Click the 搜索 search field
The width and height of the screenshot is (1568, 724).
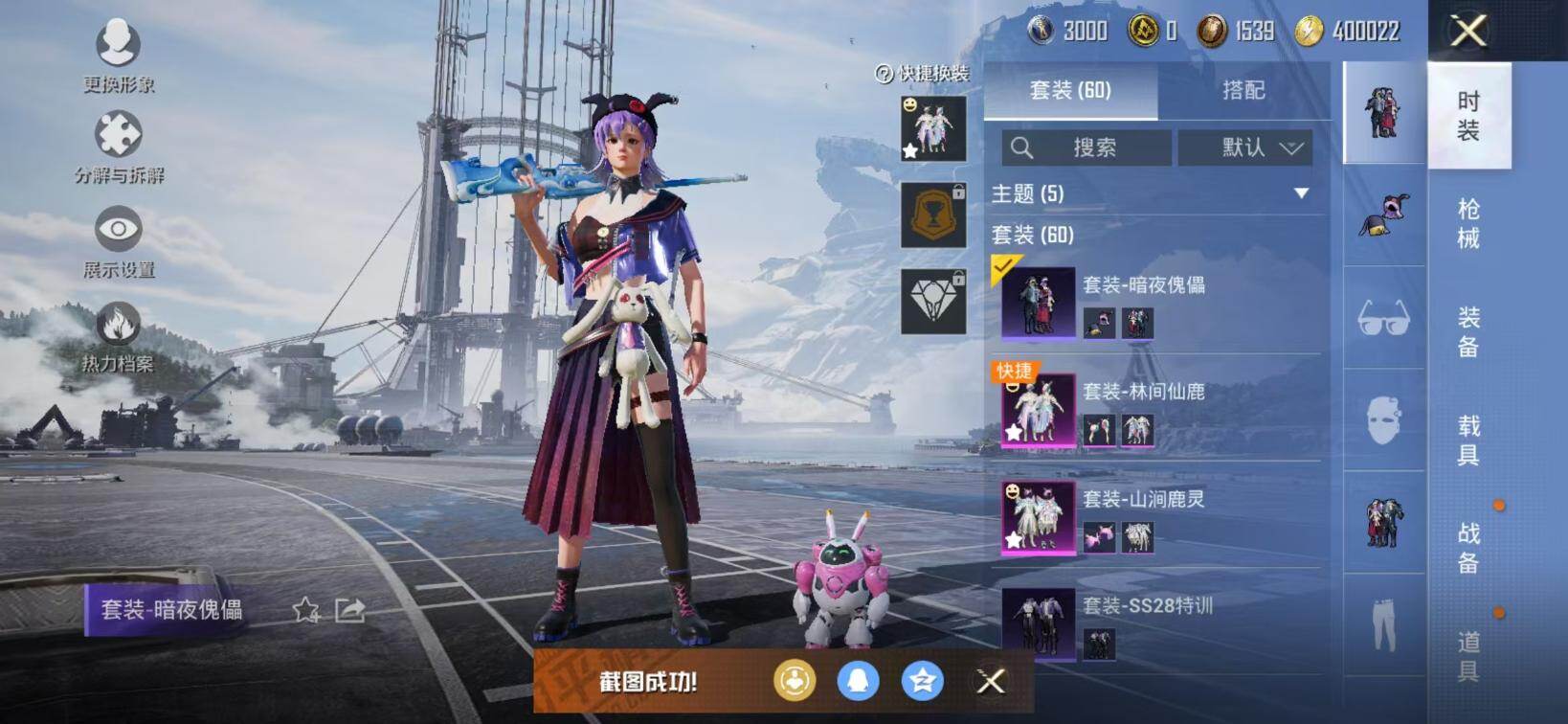coord(1086,147)
